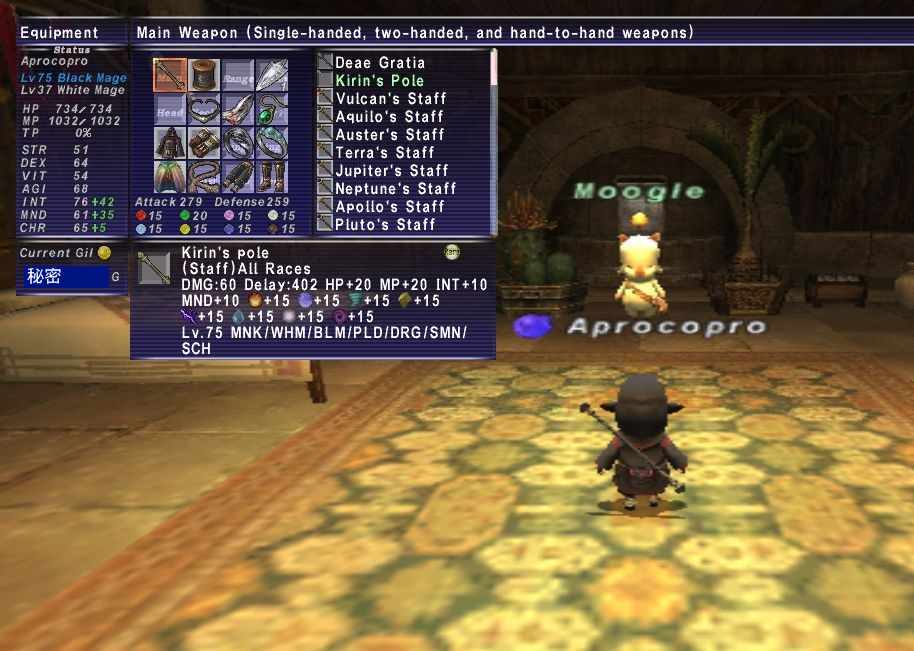
Task: Open the boots equipment slot
Action: point(272,177)
